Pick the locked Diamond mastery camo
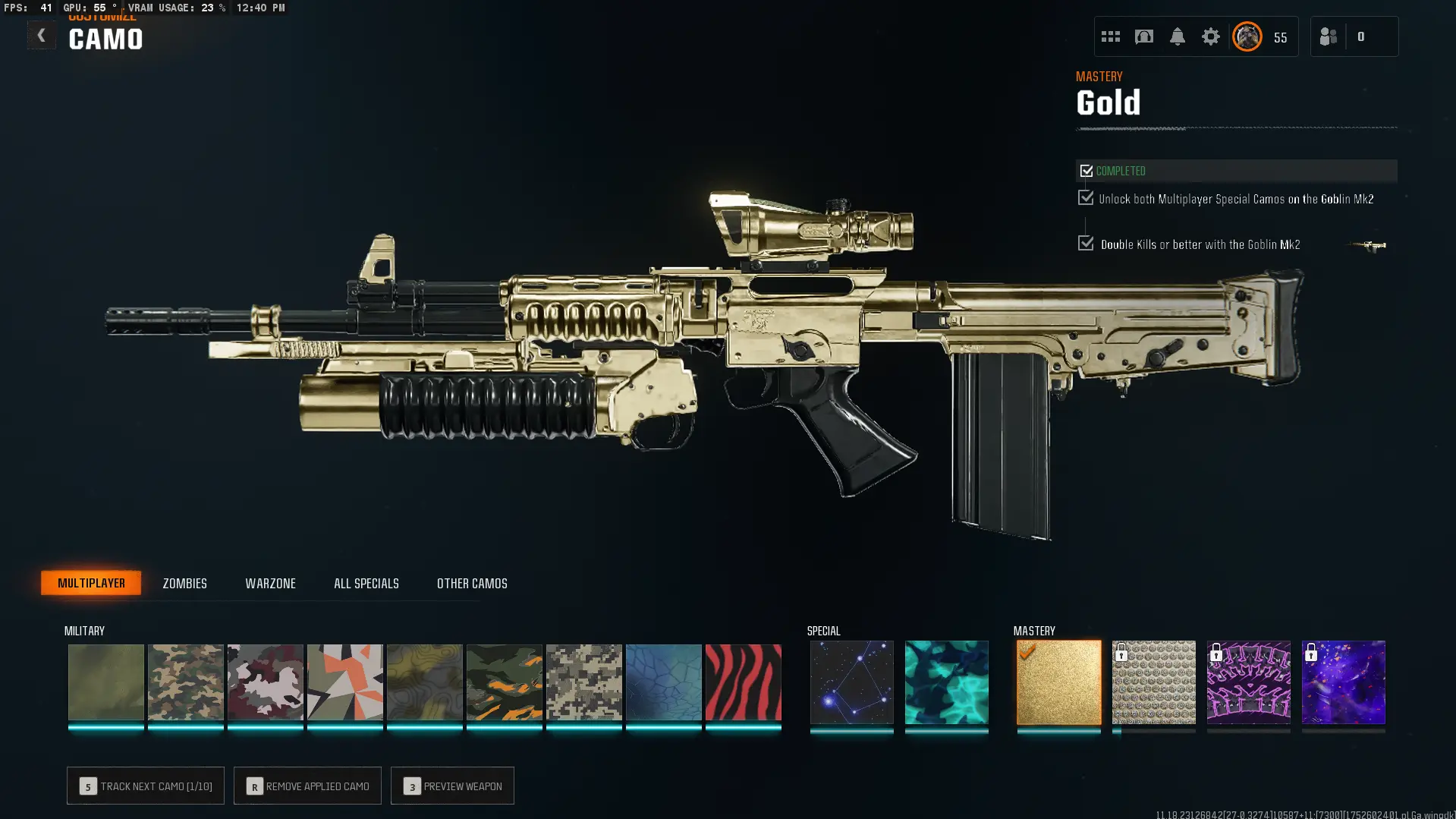This screenshot has height=819, width=1456. [x=1153, y=682]
